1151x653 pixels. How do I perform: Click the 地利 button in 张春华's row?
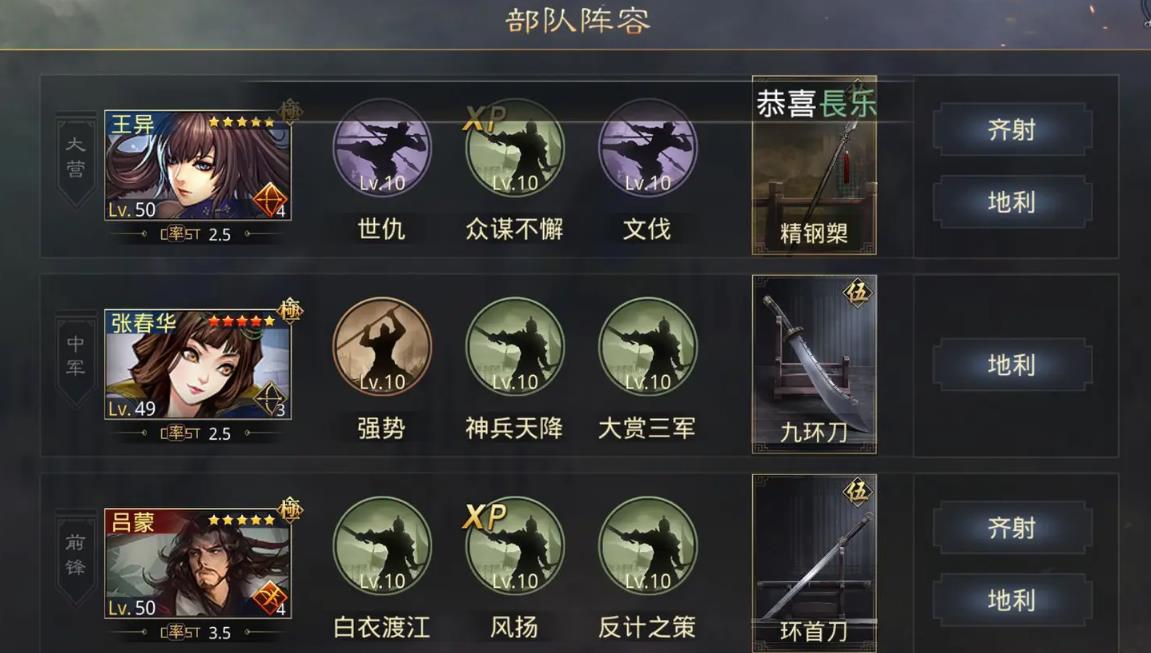click(x=1012, y=365)
